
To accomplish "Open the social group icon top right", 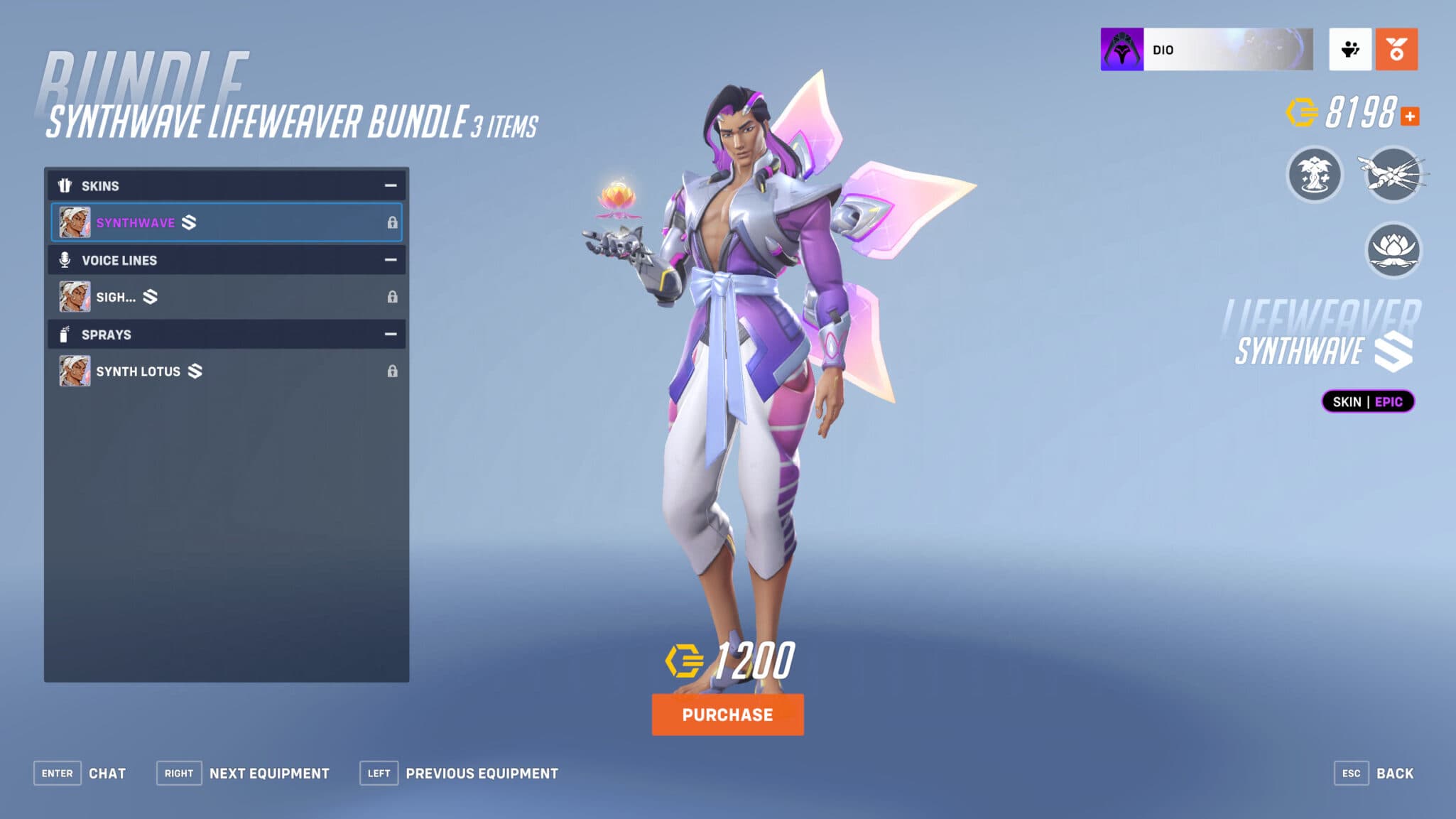I will (x=1350, y=50).
